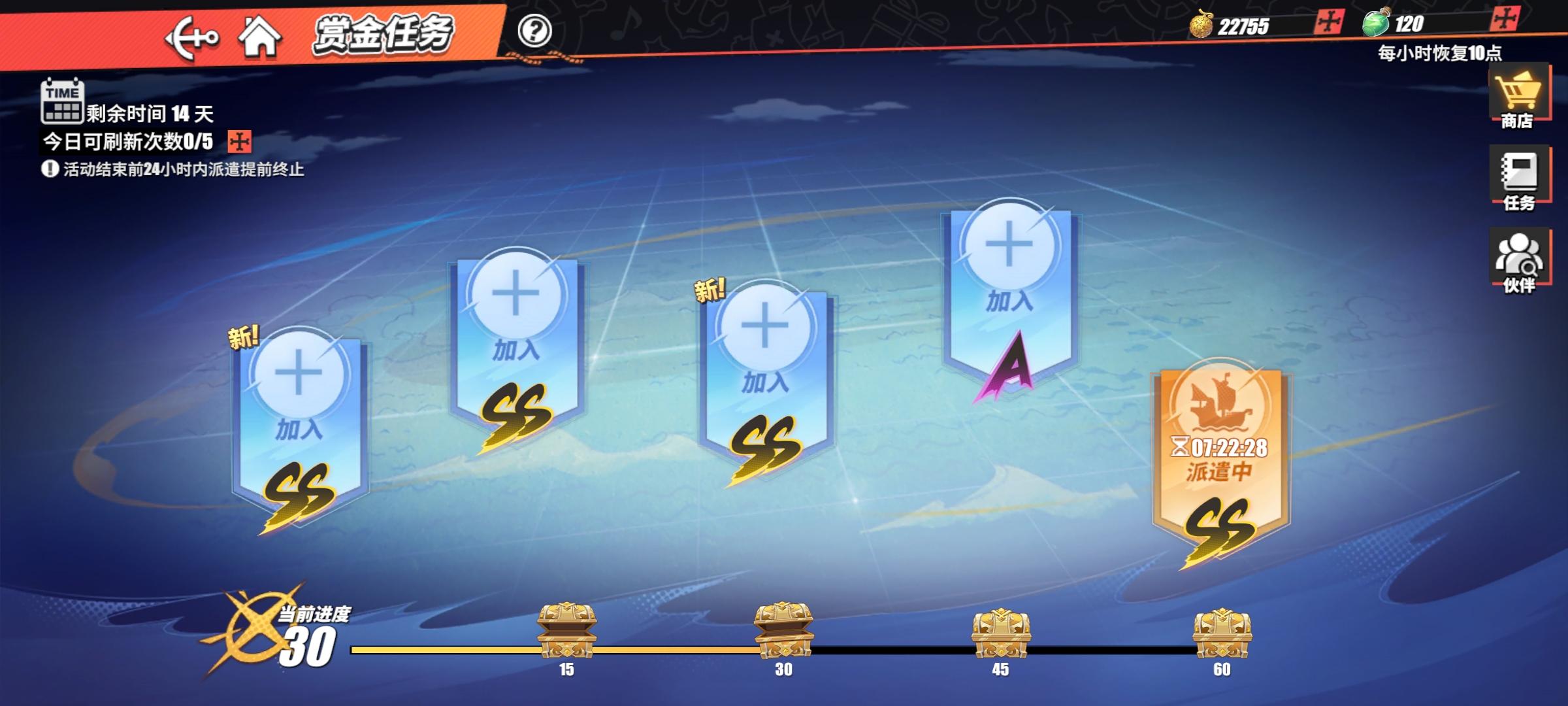Open the help question mark icon
1568x706 pixels.
[536, 31]
